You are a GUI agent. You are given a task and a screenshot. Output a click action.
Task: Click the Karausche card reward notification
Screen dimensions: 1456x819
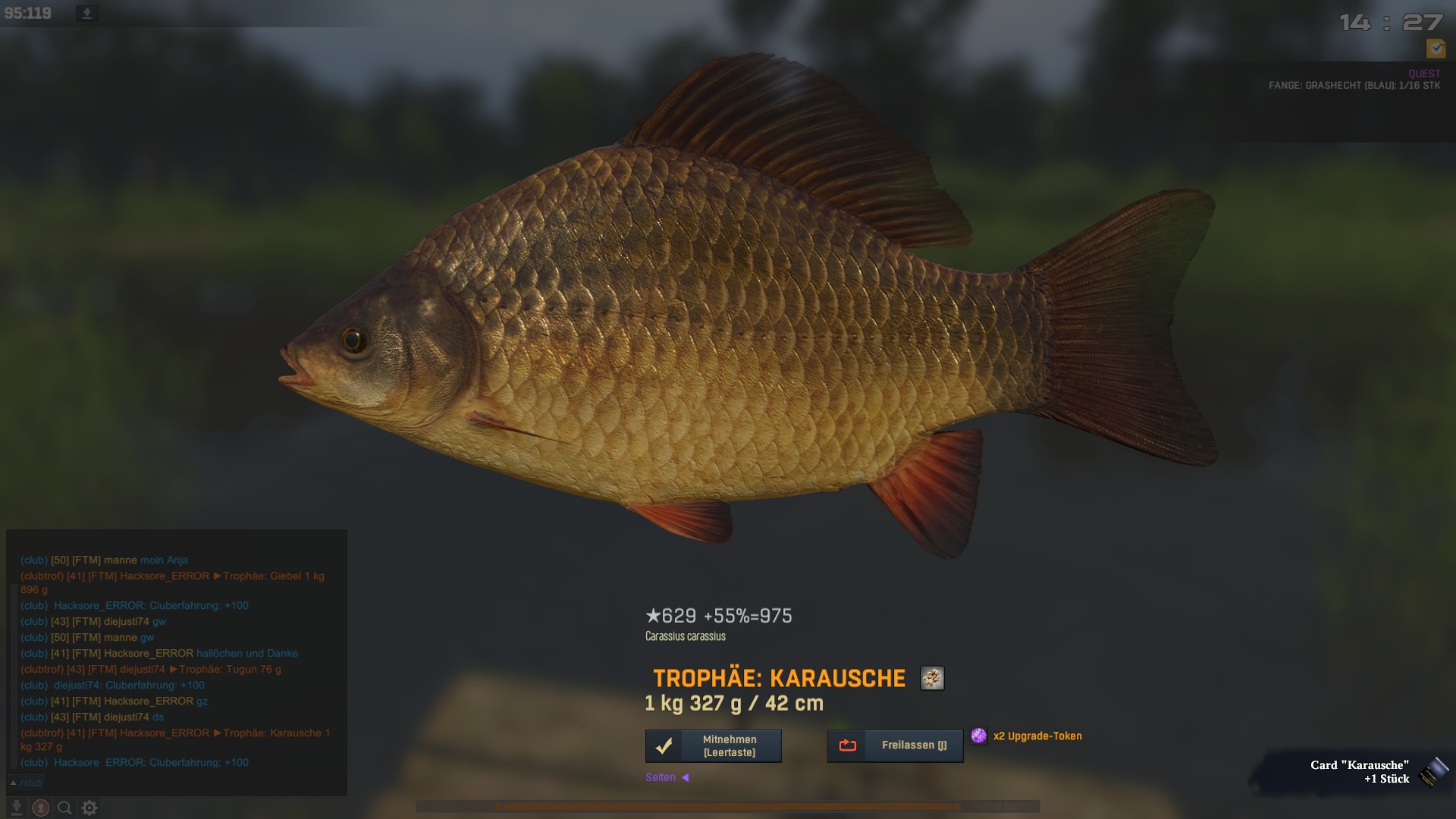(1359, 772)
